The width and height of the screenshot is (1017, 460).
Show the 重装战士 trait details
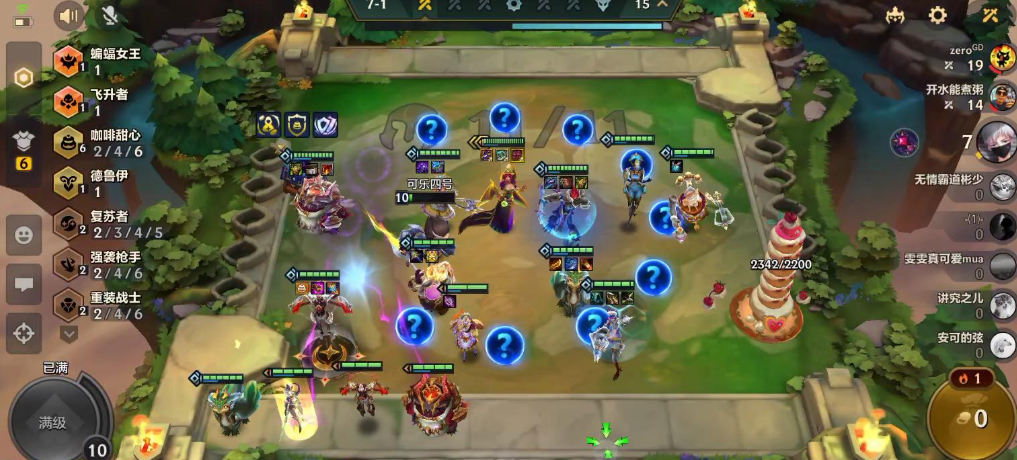click(98, 305)
